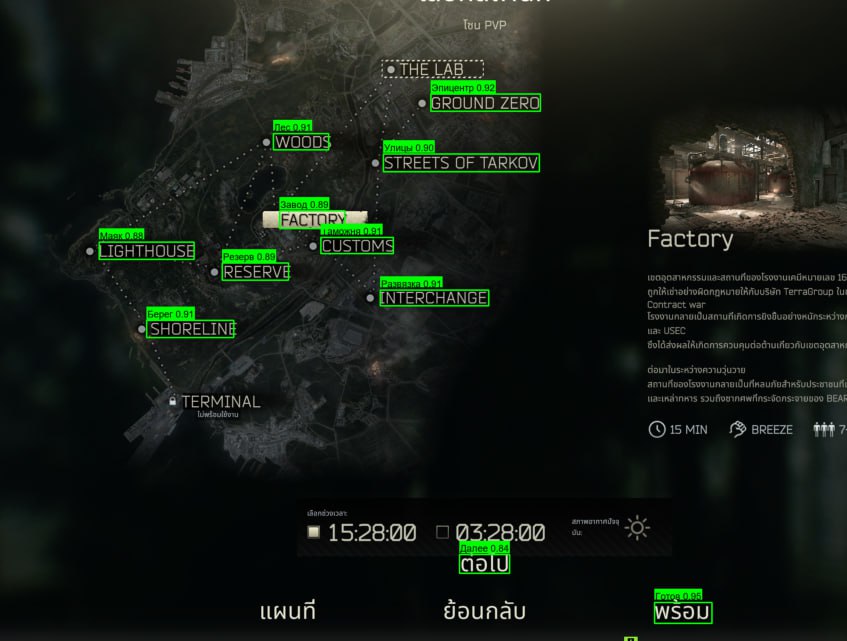Click the locked Terminal location
Image resolution: width=847 pixels, height=641 pixels.
tap(220, 402)
